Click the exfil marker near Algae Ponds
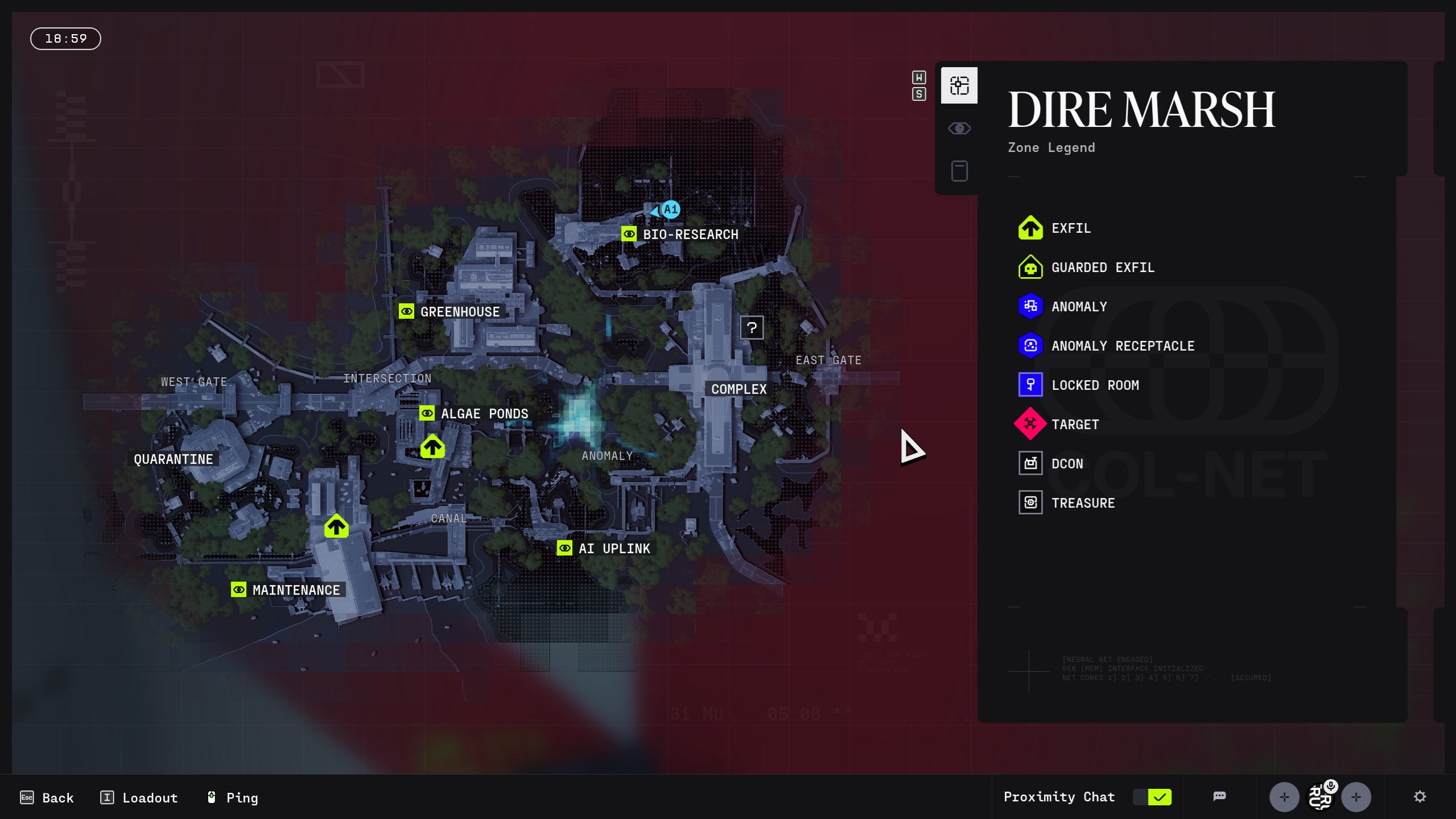Viewport: 1456px width, 819px height. tap(432, 447)
